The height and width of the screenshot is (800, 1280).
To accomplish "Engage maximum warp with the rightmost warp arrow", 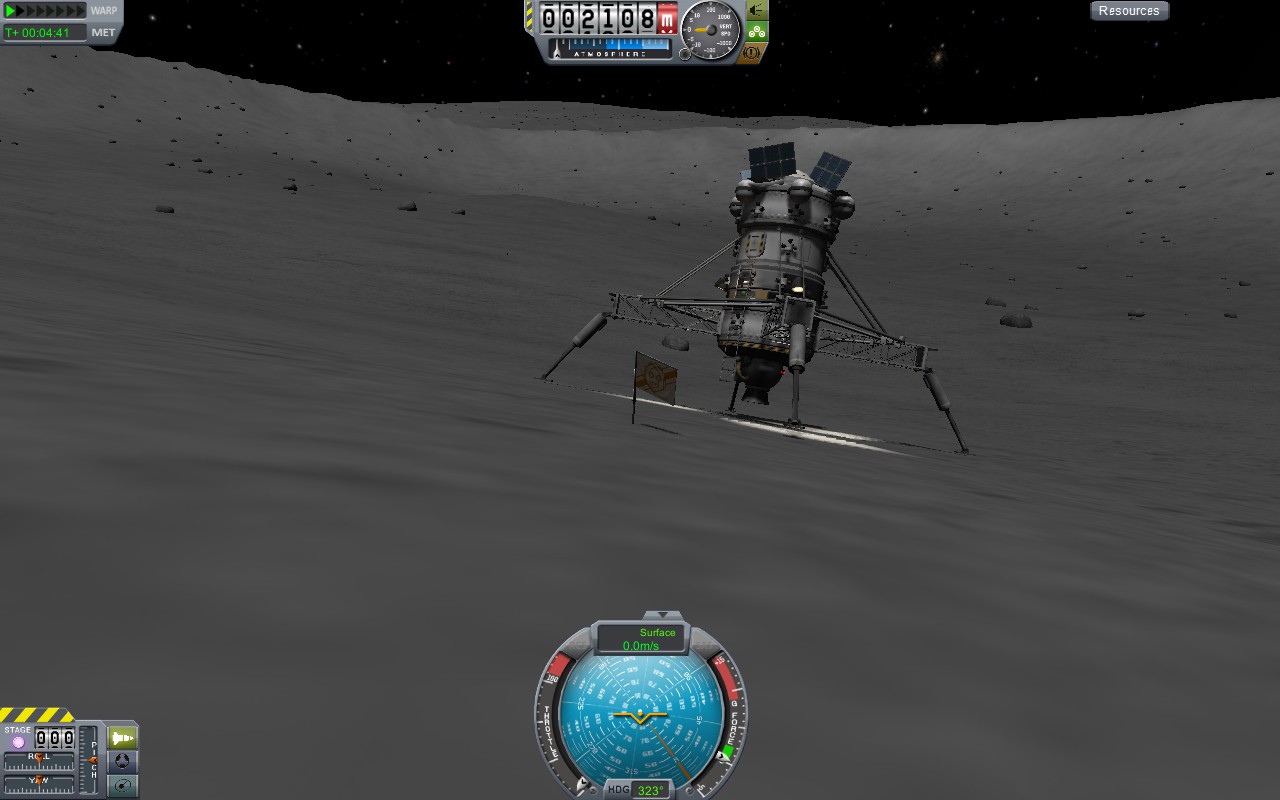I will coord(80,10).
